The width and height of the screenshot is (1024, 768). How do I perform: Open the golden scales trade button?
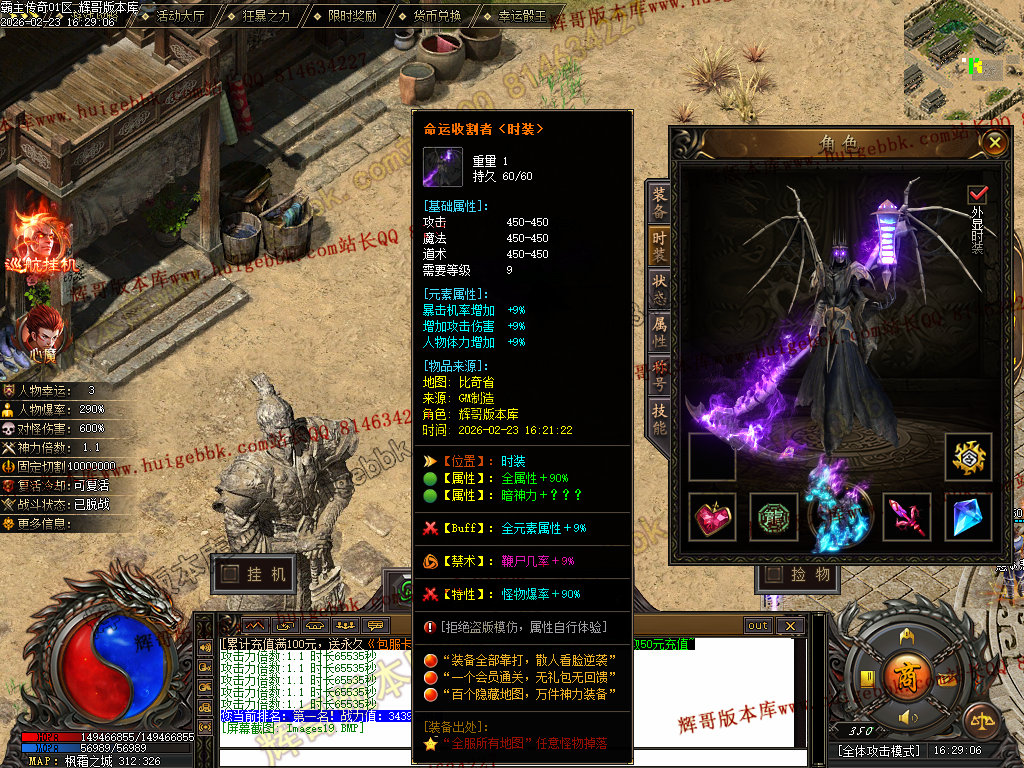click(980, 720)
